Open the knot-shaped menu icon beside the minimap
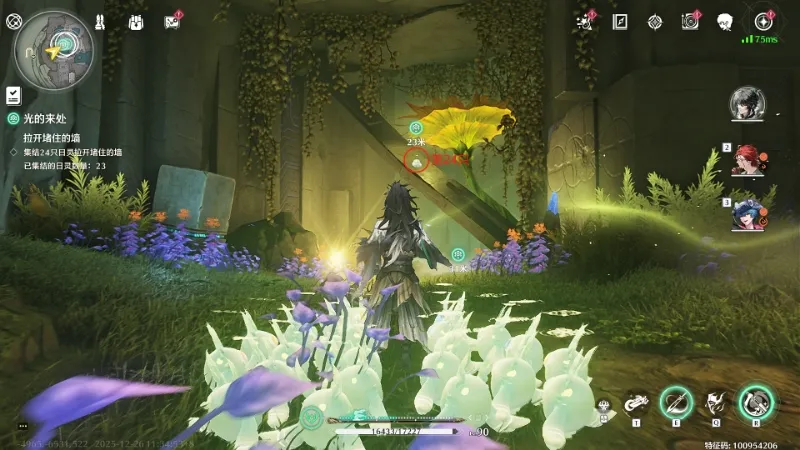Screen dimensions: 800x450 tap(13, 20)
